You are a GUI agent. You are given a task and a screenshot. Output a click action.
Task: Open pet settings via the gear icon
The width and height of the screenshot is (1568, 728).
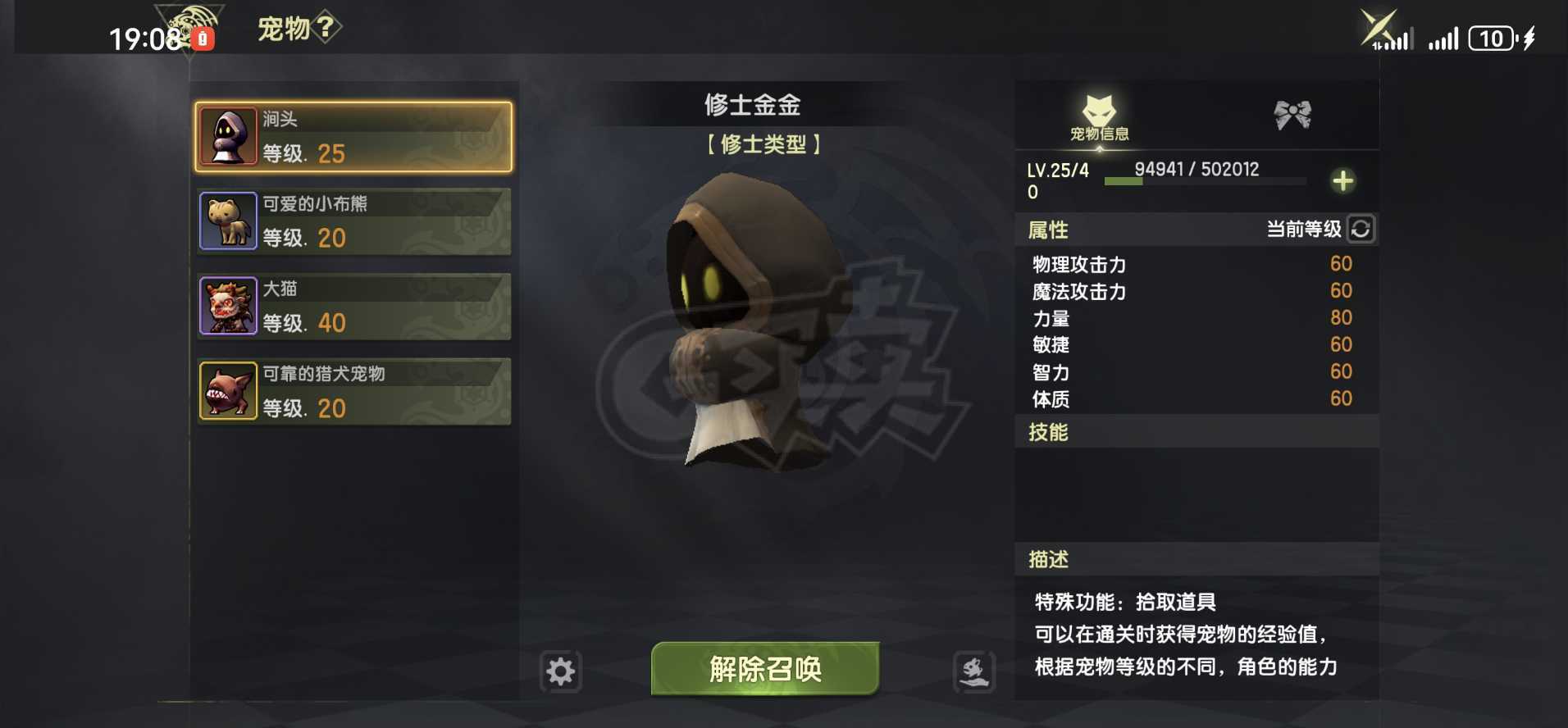560,671
